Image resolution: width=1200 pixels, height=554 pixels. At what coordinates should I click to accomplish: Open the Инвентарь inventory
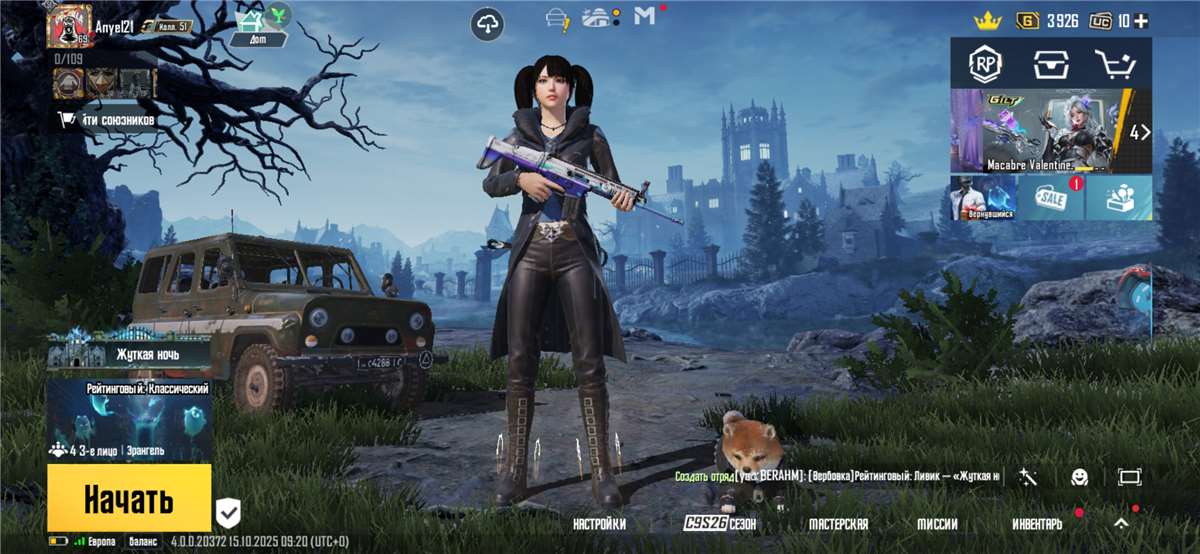click(1037, 524)
